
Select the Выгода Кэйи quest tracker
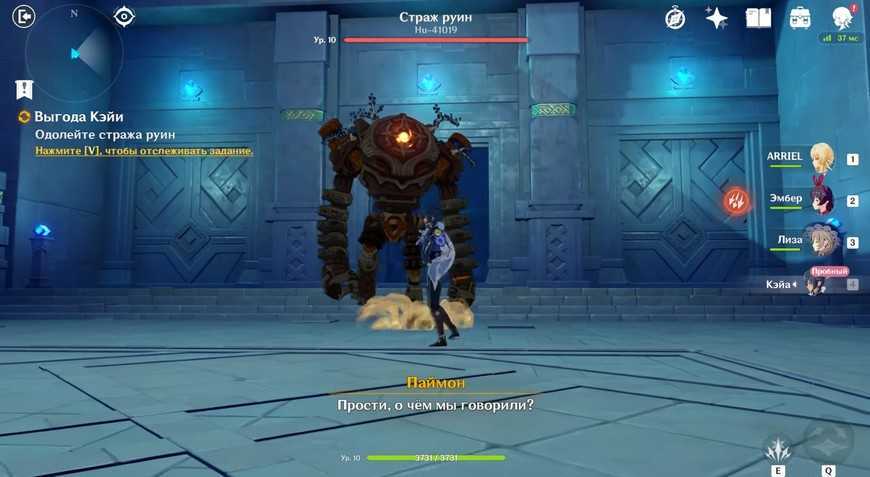point(79,117)
